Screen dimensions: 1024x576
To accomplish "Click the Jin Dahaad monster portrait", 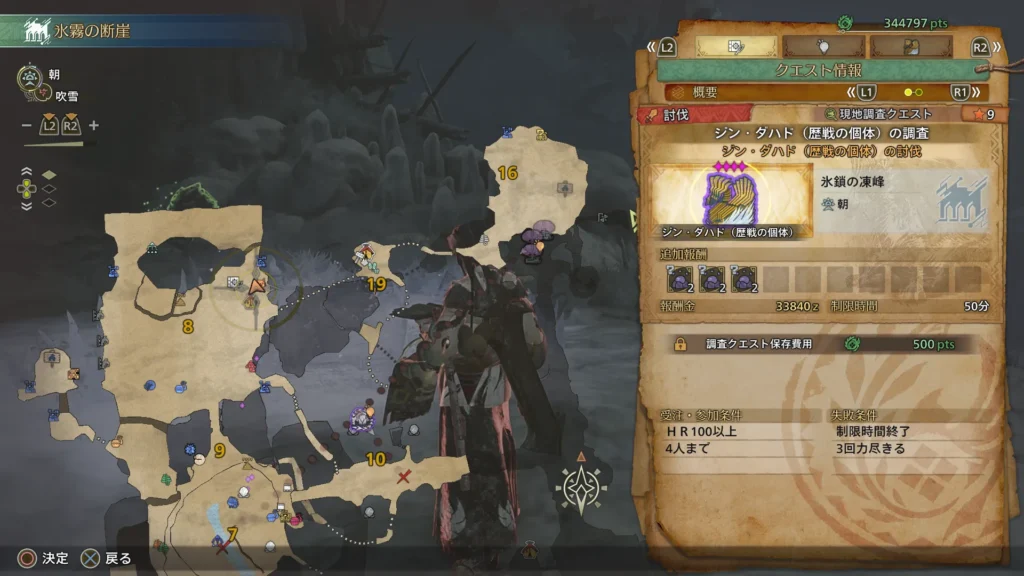I will click(731, 202).
